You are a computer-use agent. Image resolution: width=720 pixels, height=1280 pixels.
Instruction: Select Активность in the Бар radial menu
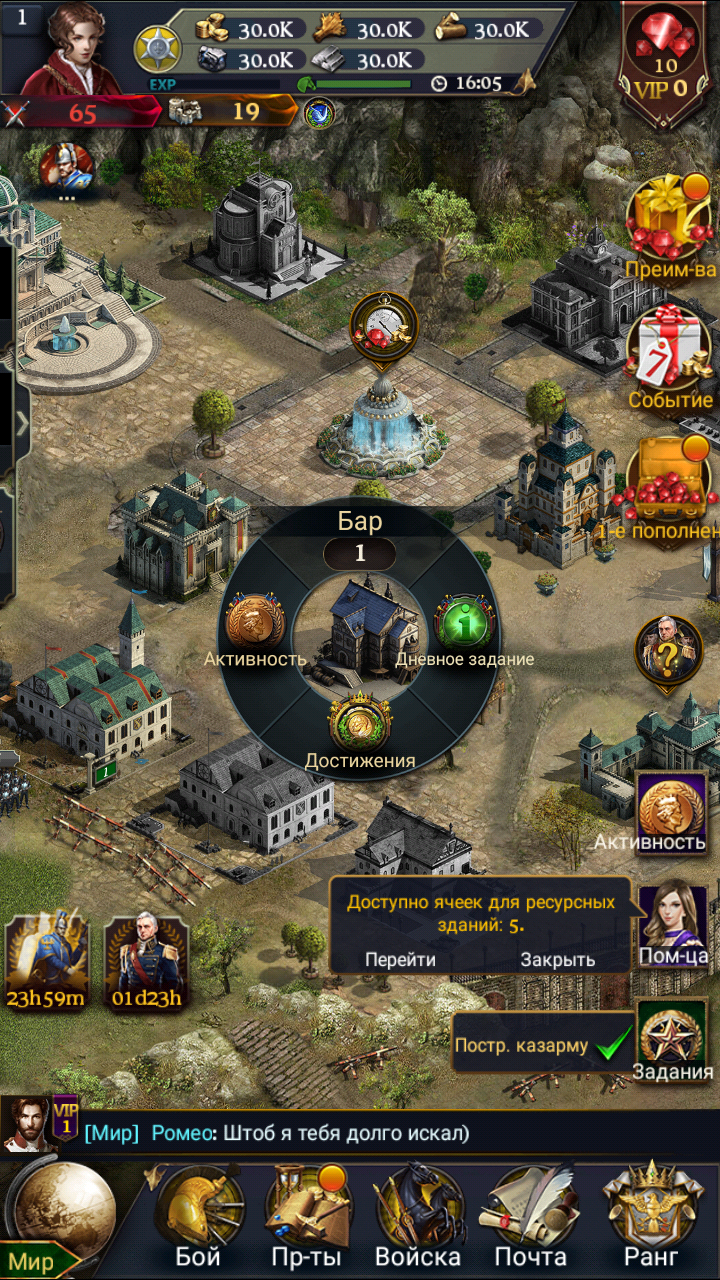(x=255, y=625)
